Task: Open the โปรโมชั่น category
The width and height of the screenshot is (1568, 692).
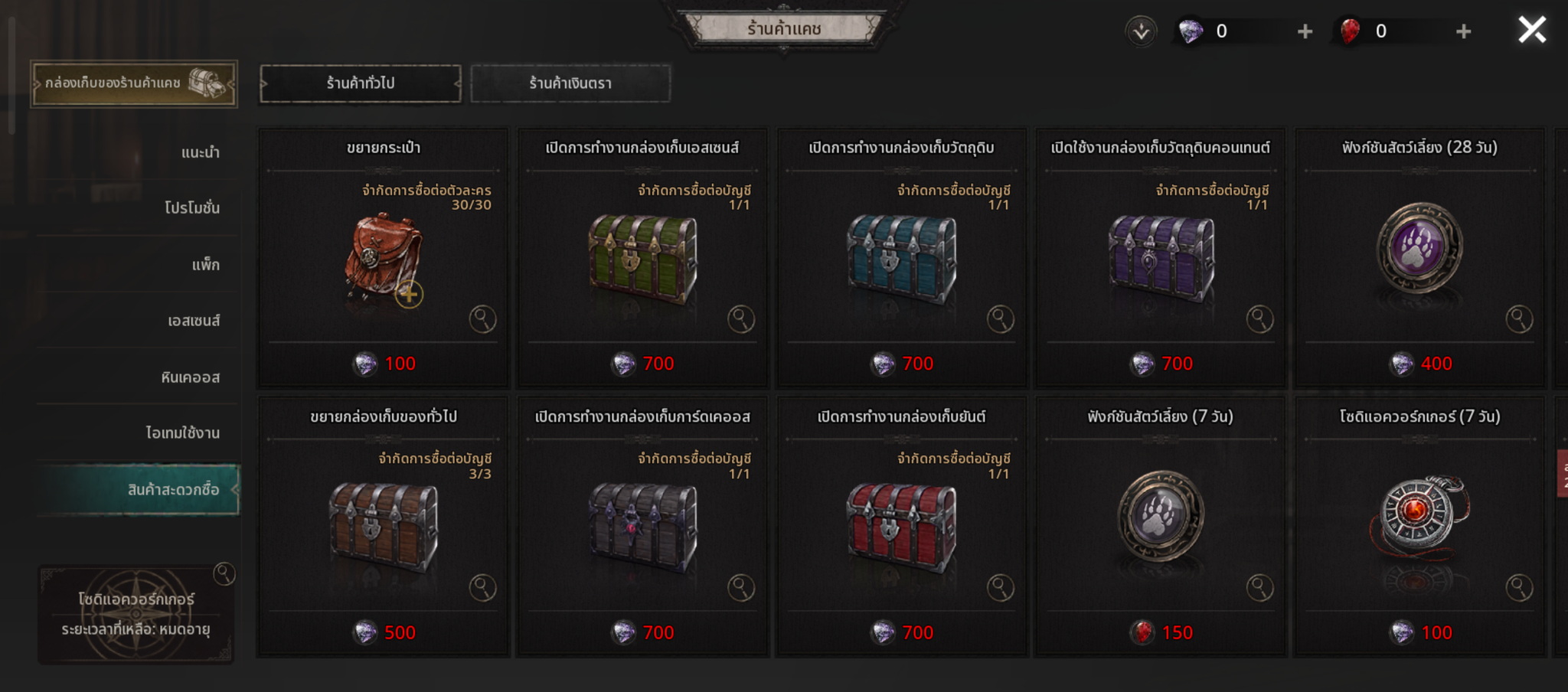Action: (x=191, y=207)
